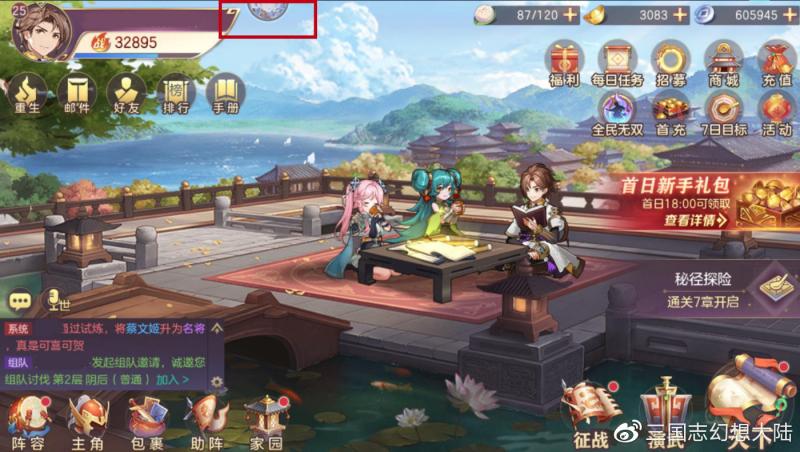Open the player avatar profile
Image resolution: width=800 pixels, height=452 pixels.
[43, 31]
